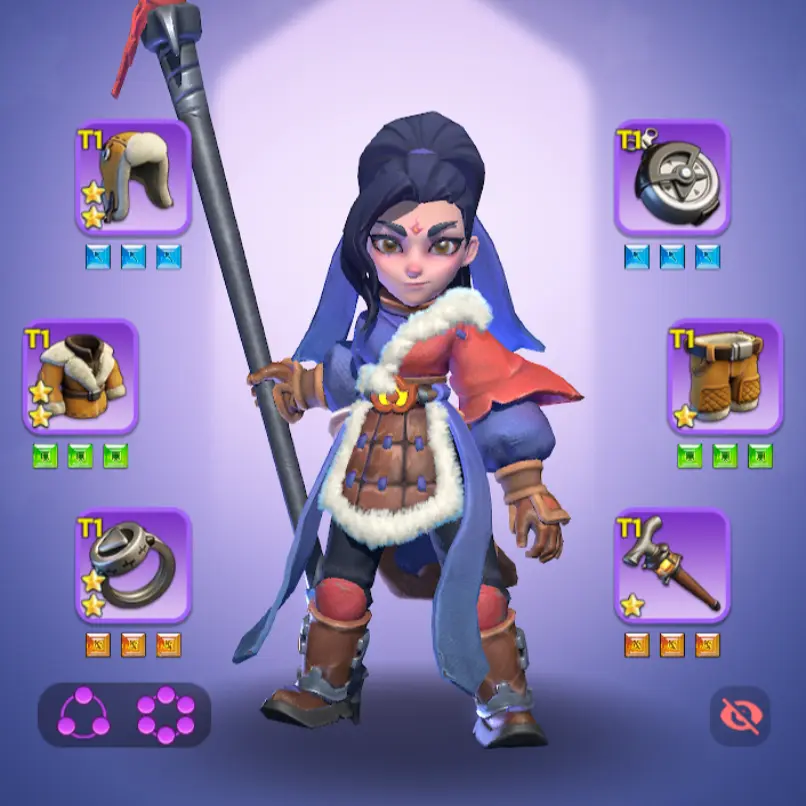Select the fur-lined hat equipment slot
806x806 pixels.
(133, 178)
